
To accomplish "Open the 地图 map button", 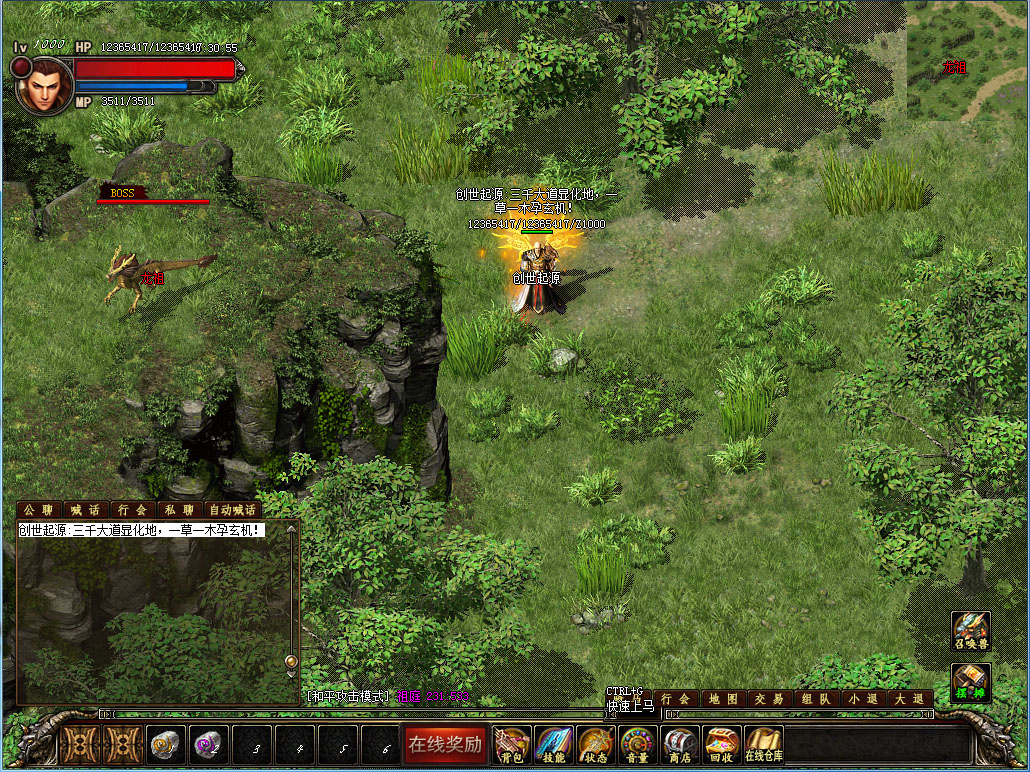I will click(723, 699).
